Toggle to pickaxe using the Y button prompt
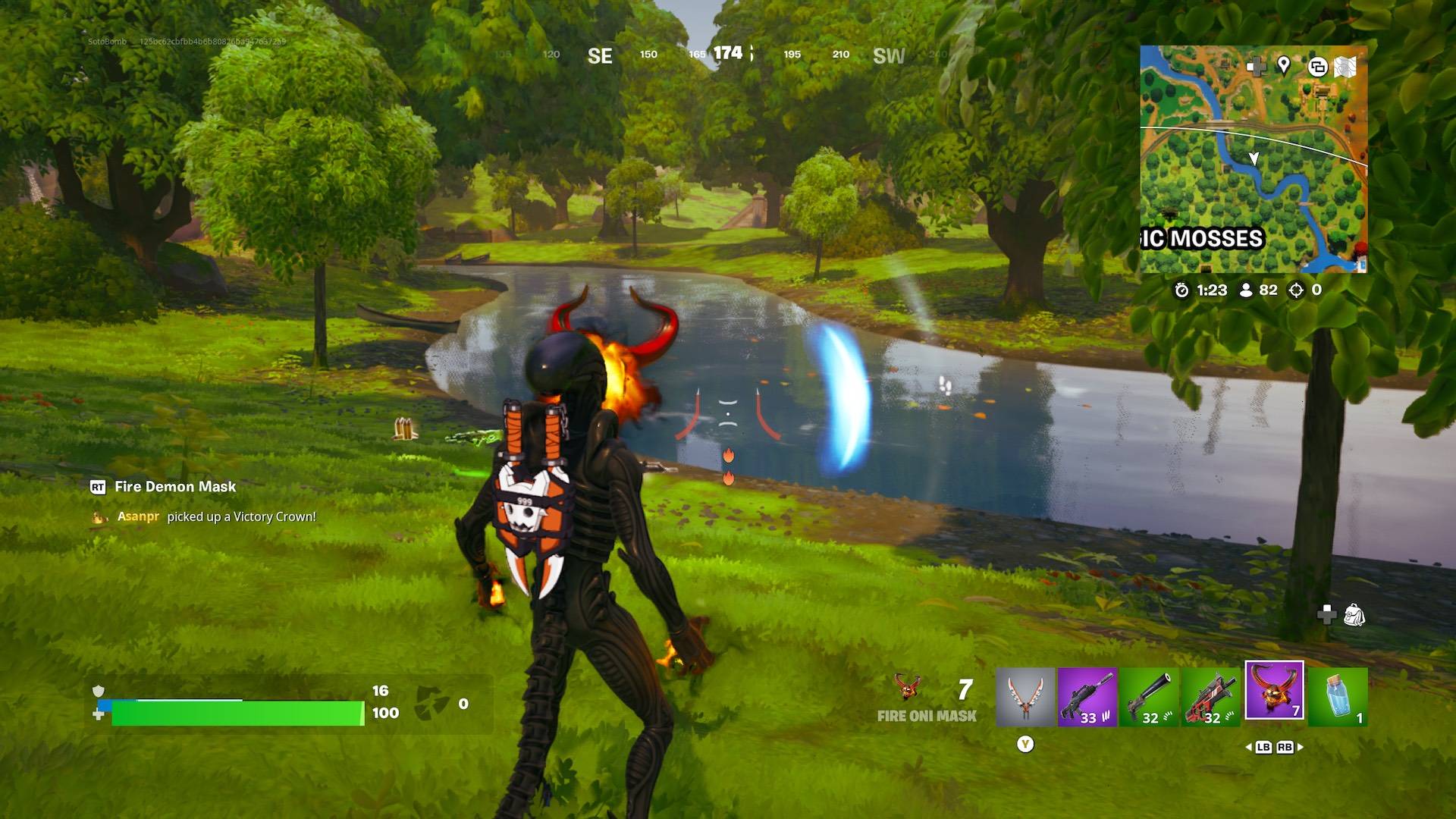 pos(1025,745)
